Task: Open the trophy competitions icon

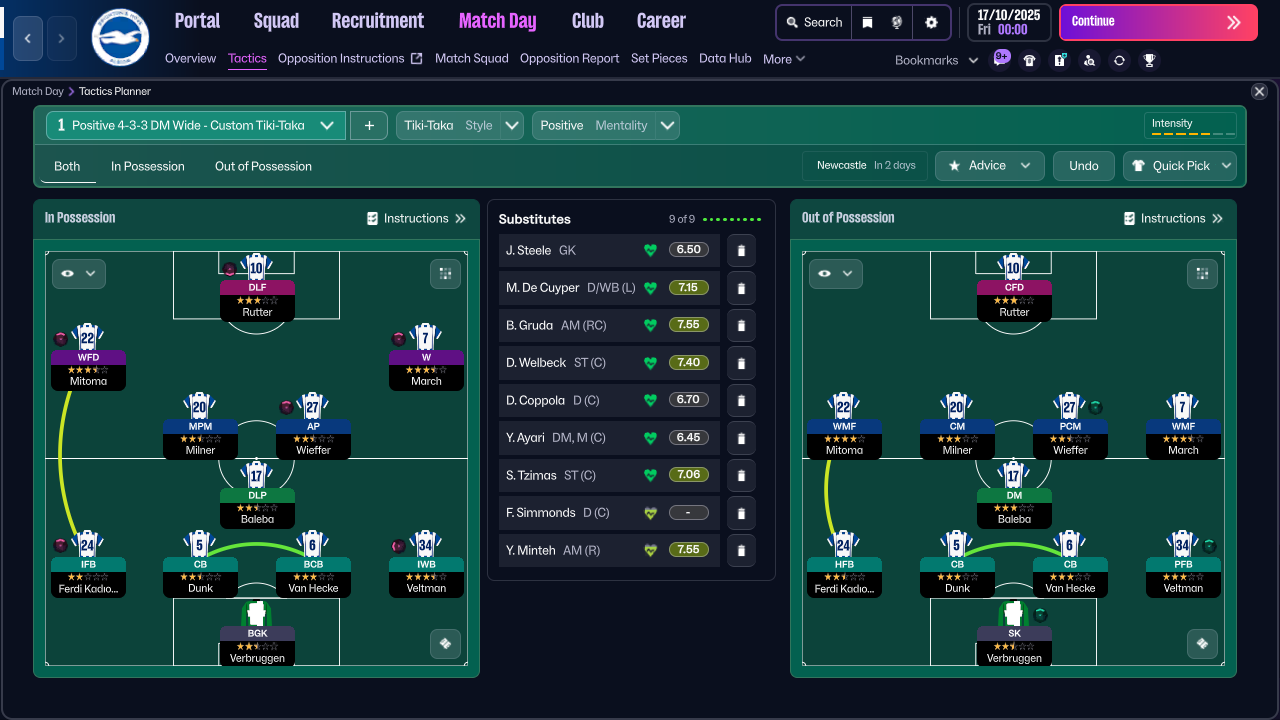Action: point(1148,59)
